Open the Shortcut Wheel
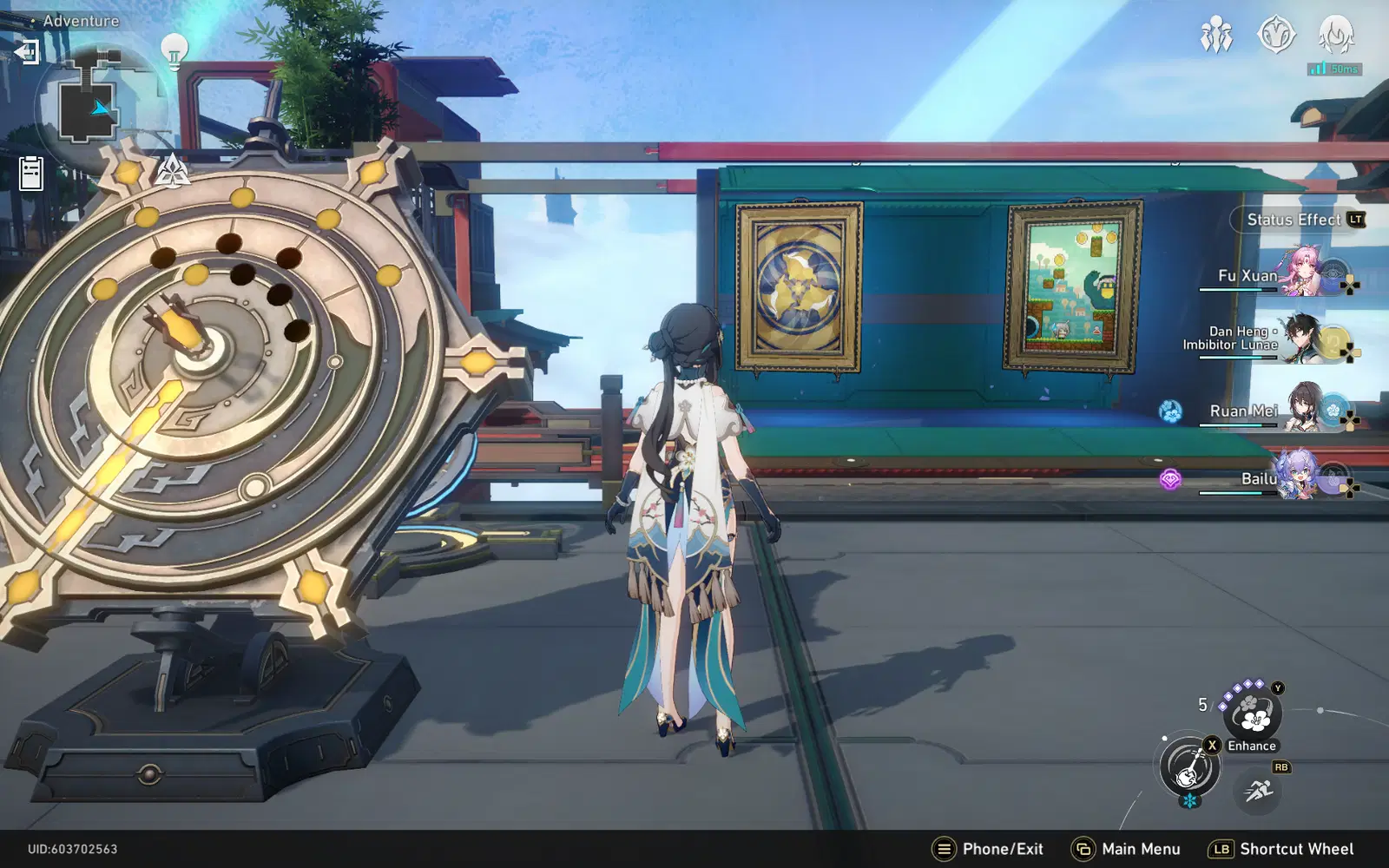The width and height of the screenshot is (1389, 868). [1282, 849]
